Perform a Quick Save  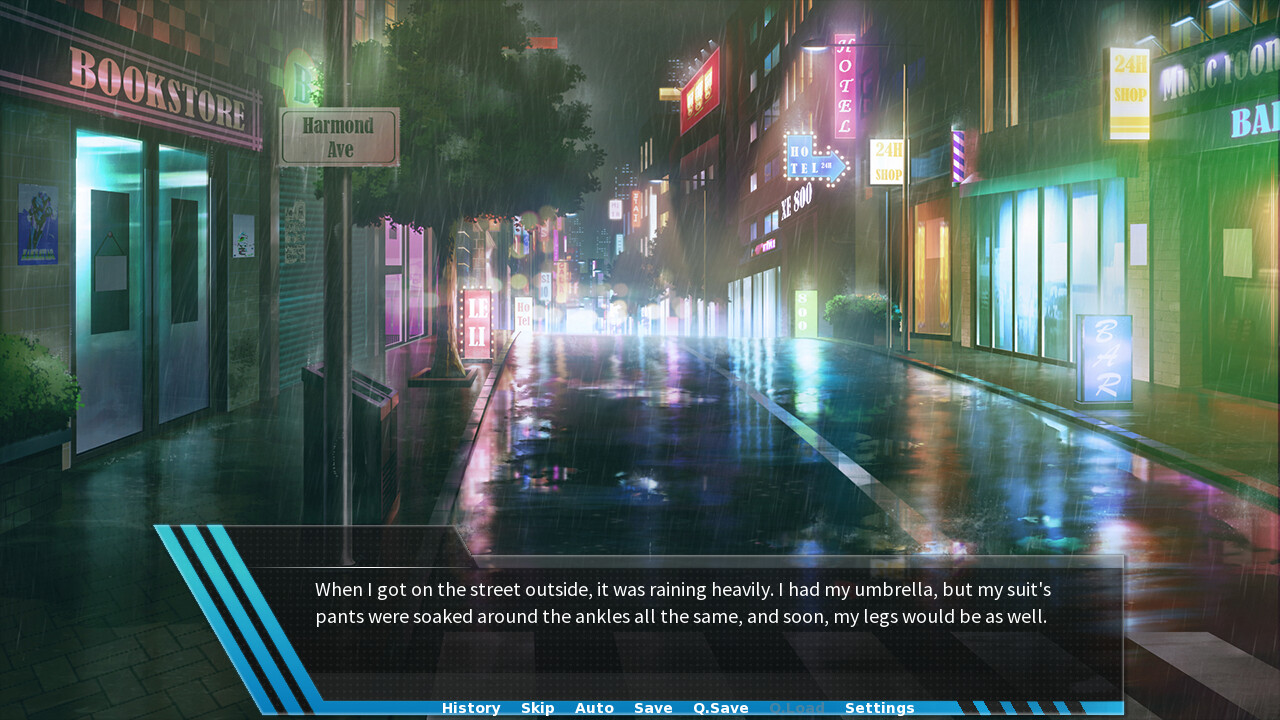(720, 707)
